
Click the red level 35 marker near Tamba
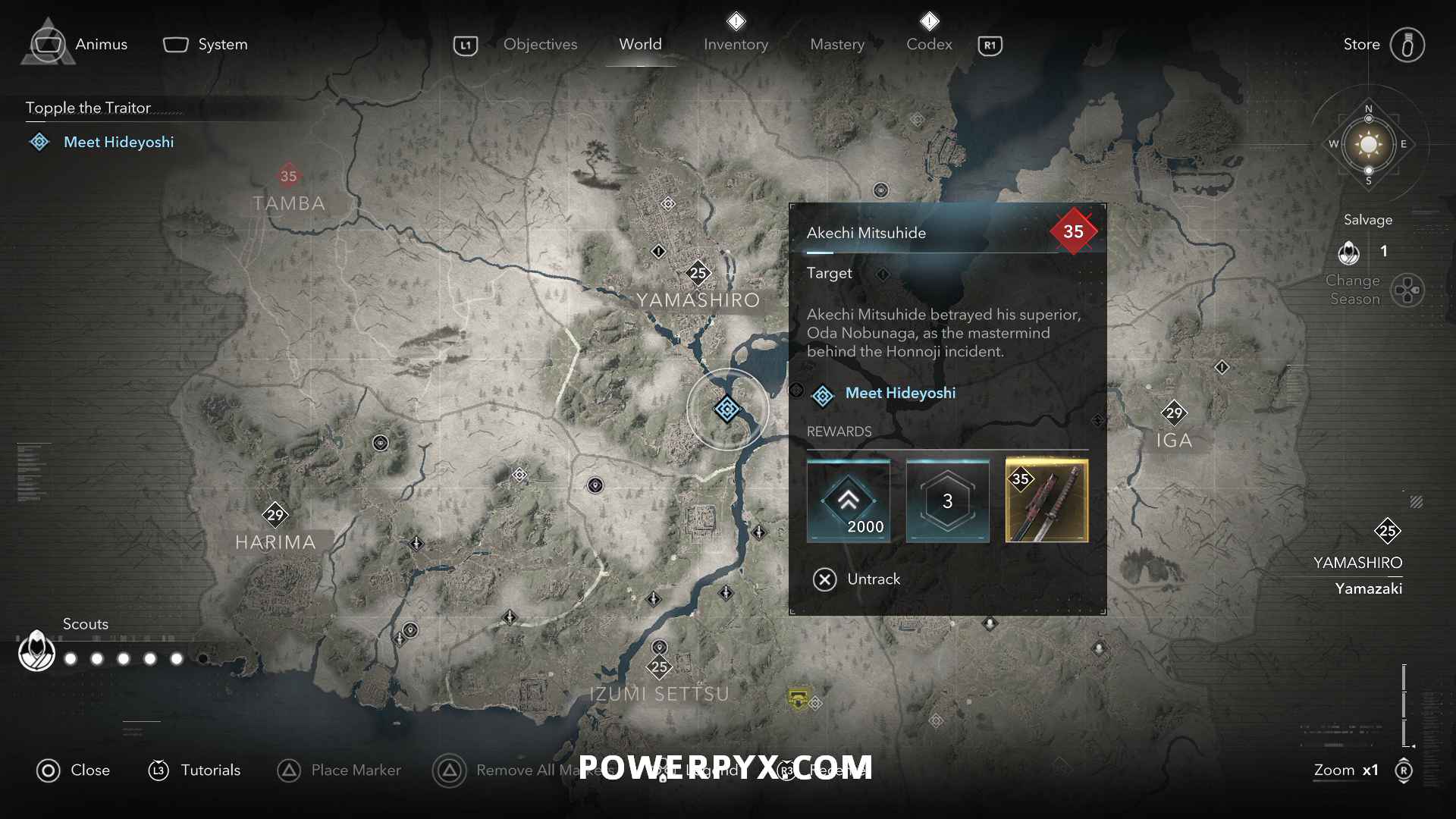(288, 176)
